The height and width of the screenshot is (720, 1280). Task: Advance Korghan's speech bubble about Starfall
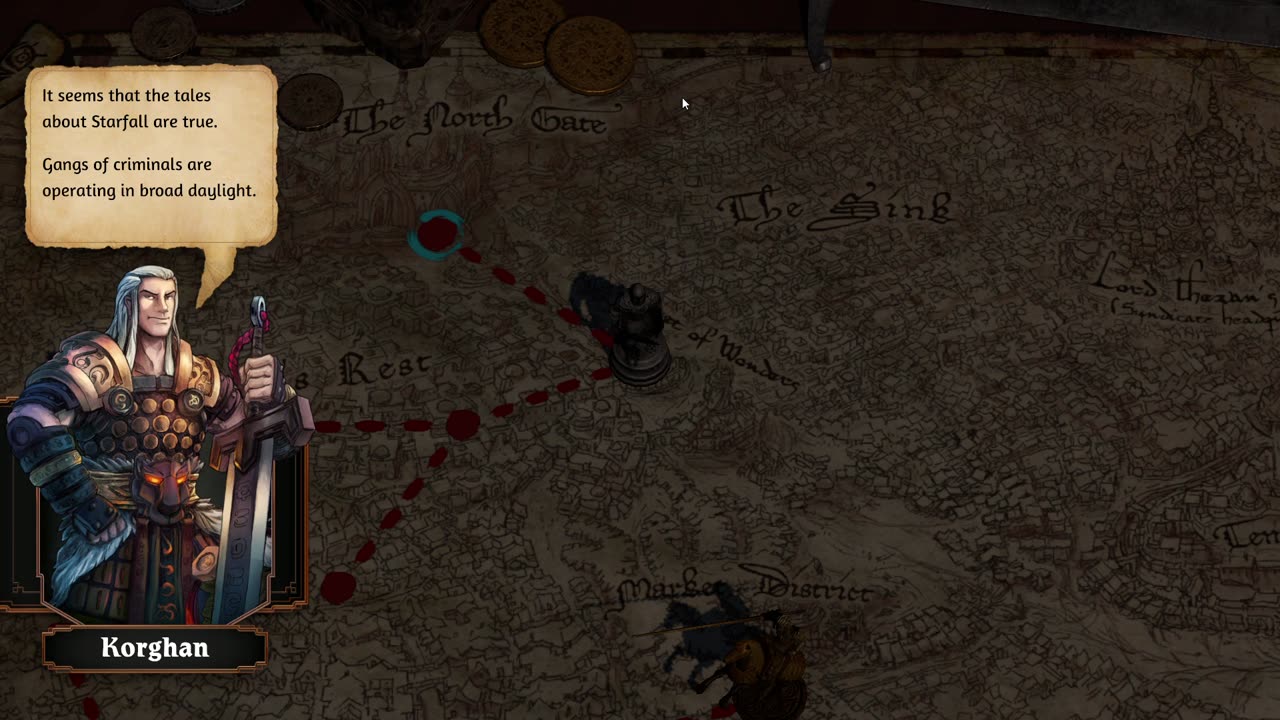coord(151,155)
